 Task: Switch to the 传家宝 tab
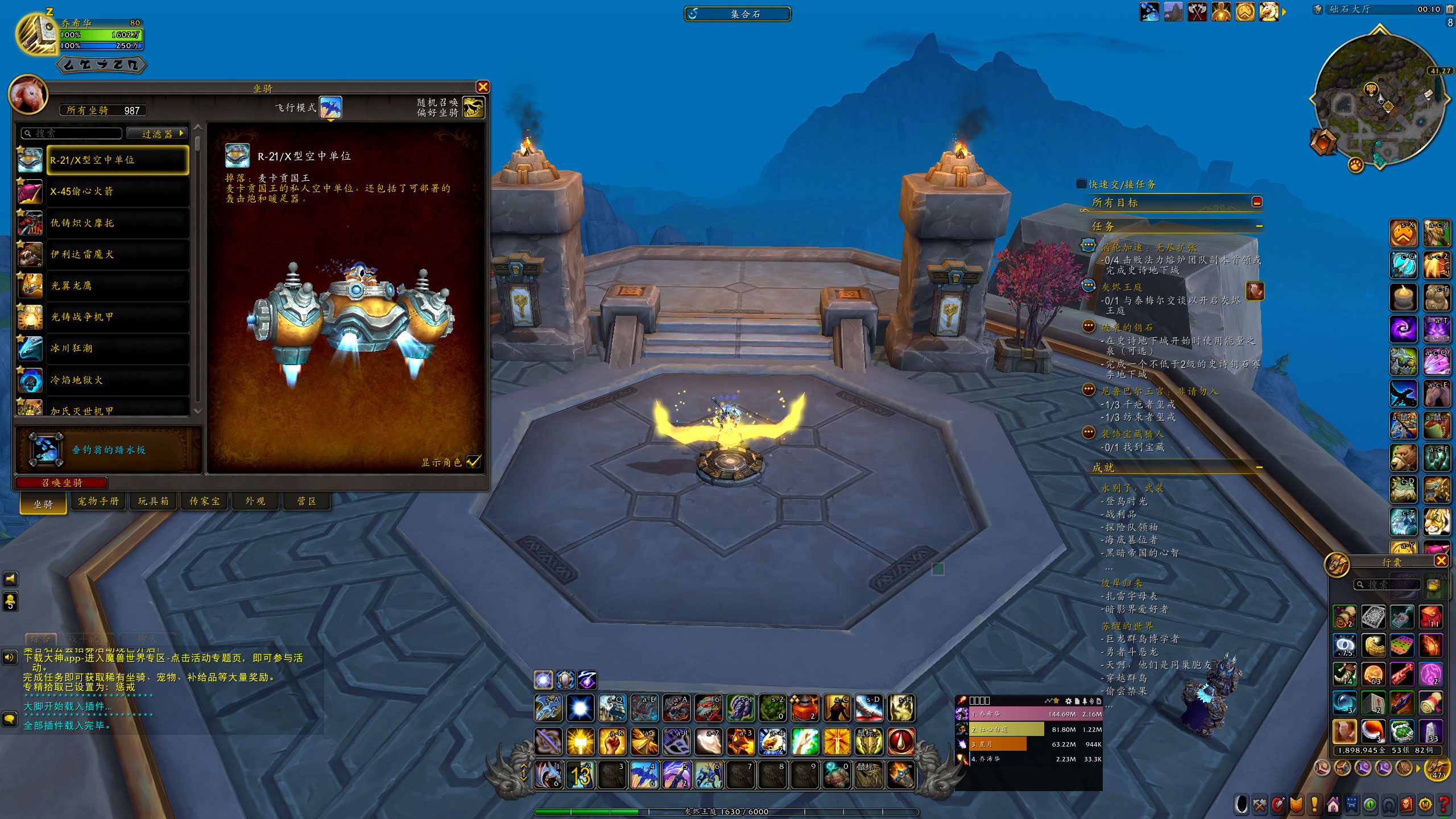204,501
